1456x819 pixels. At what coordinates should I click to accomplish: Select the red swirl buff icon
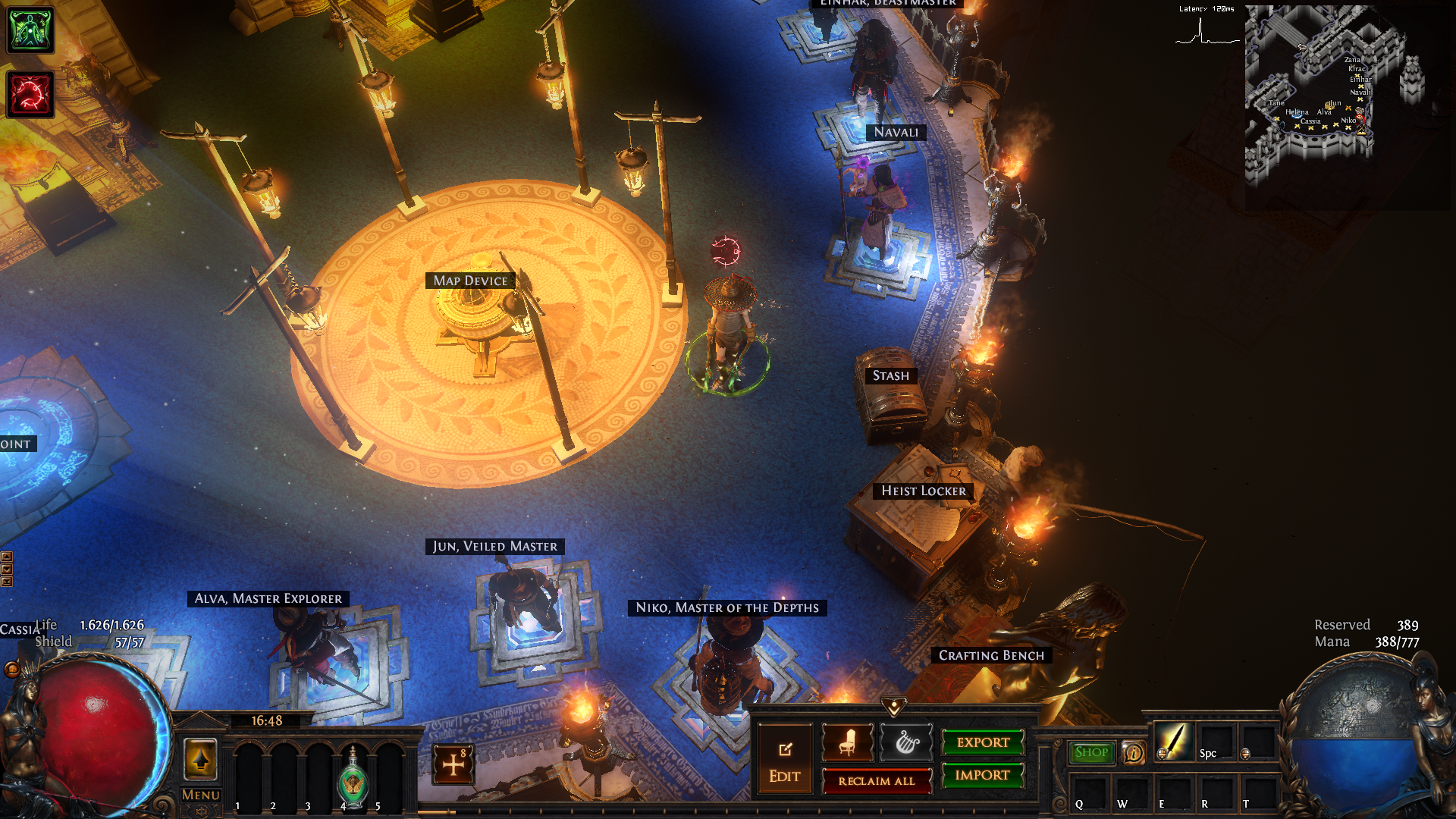[x=30, y=94]
